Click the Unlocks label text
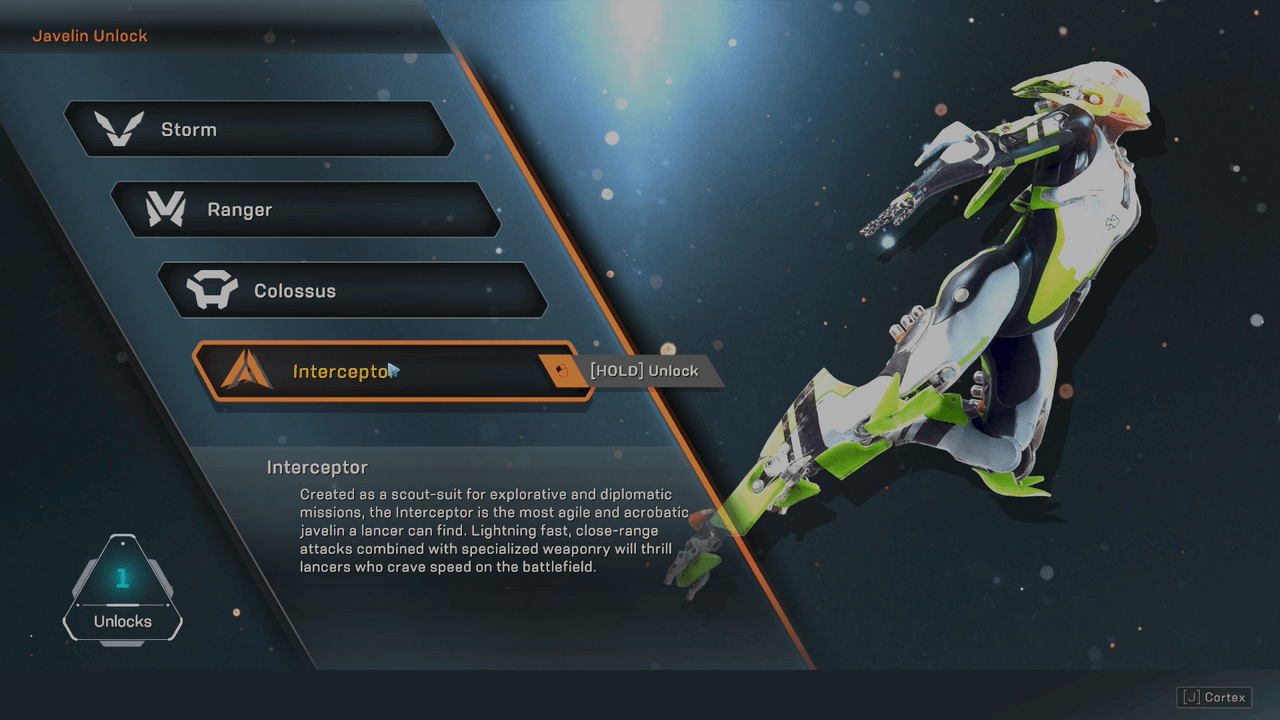The width and height of the screenshot is (1280, 720). tap(122, 621)
